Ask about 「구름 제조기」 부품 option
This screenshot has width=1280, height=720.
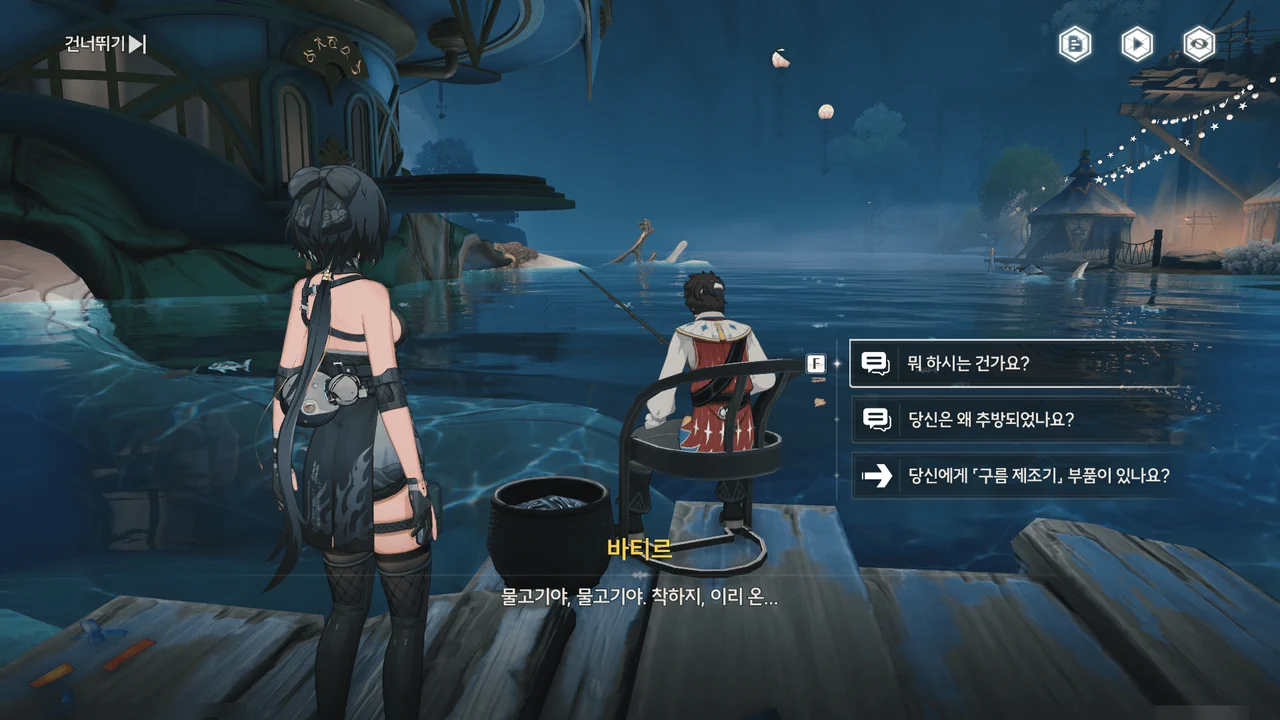tap(1018, 476)
